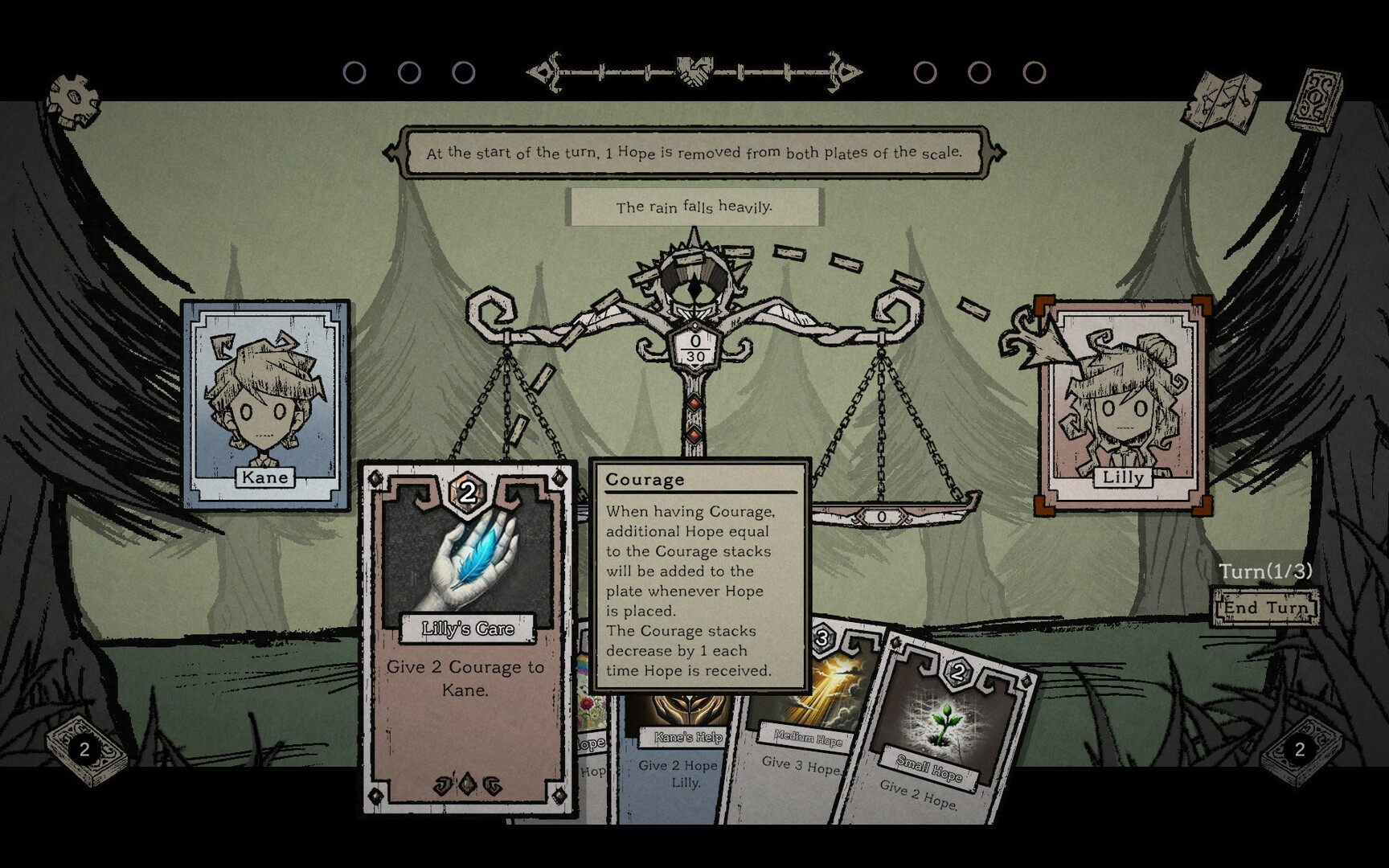Select the middle circle in the left trio

point(408,72)
